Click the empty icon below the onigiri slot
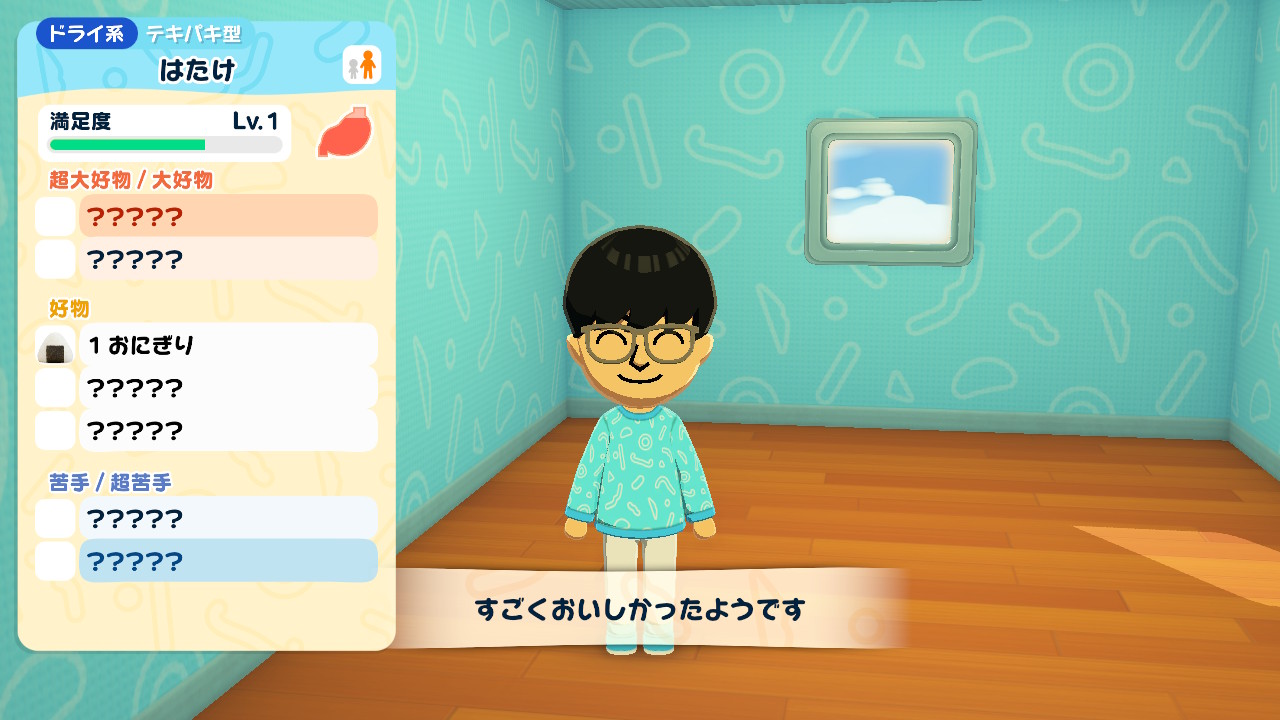Screen dimensions: 1280x720 [x=55, y=388]
